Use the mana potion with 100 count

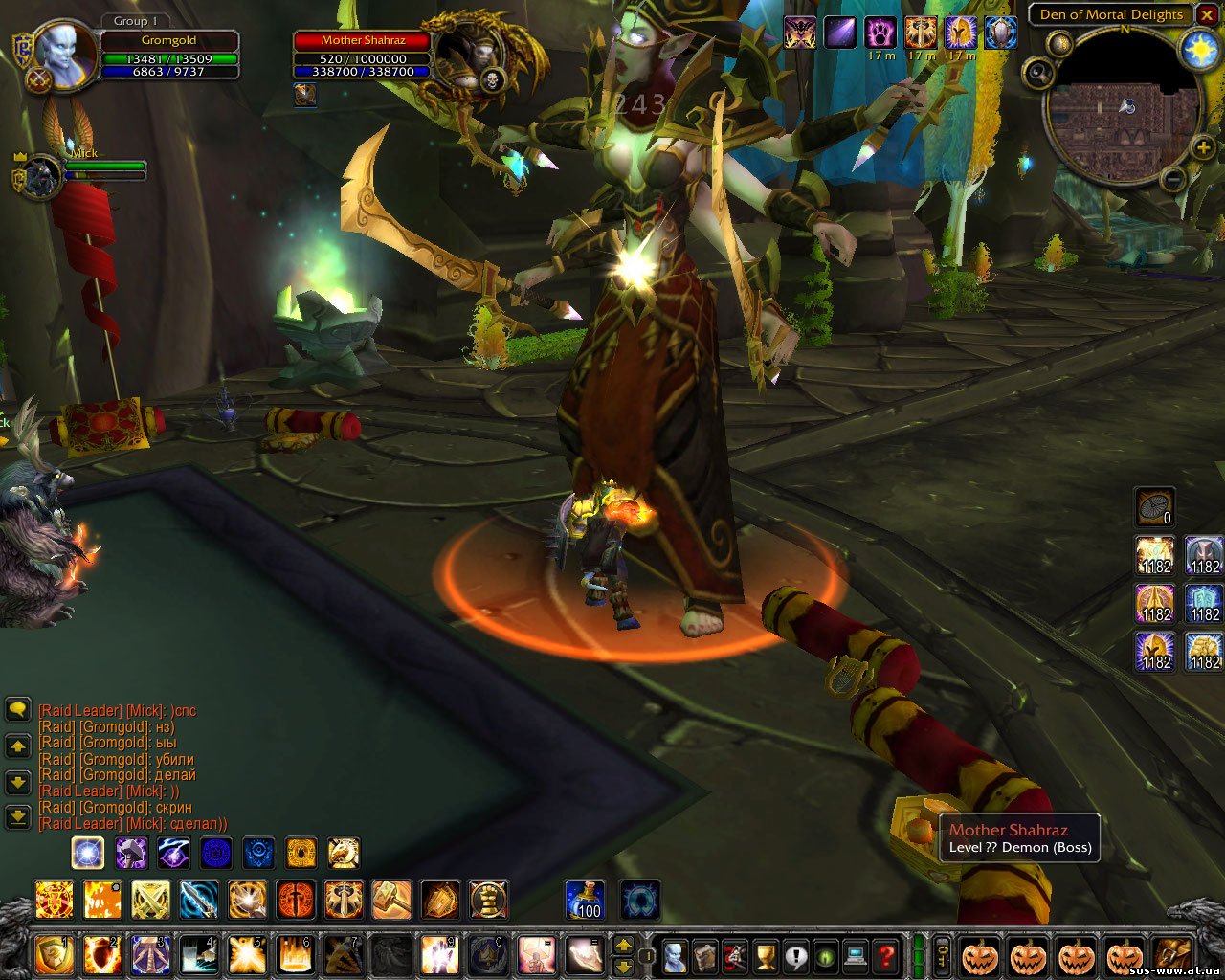click(x=584, y=900)
